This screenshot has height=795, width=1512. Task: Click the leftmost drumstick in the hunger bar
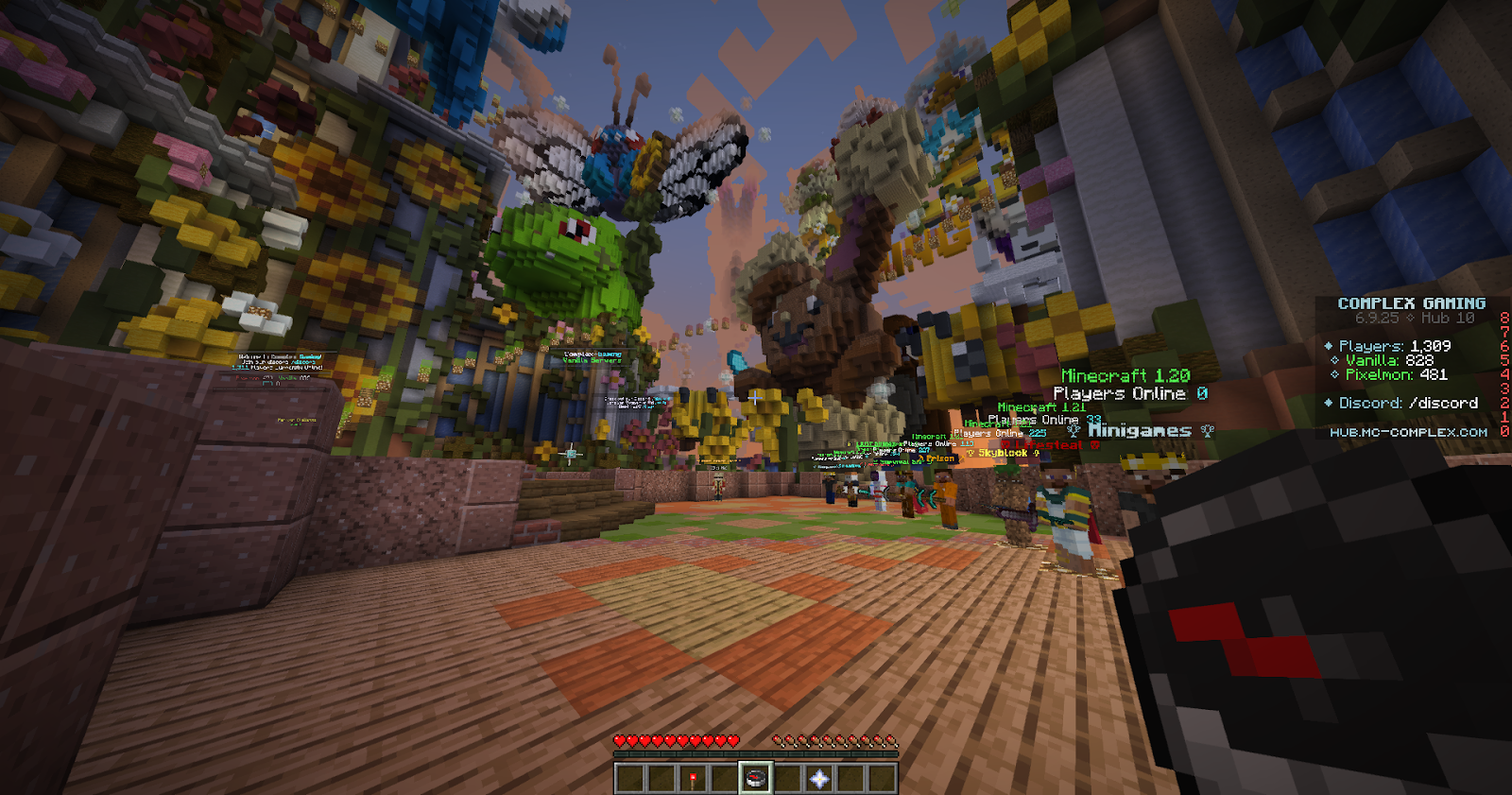(776, 740)
